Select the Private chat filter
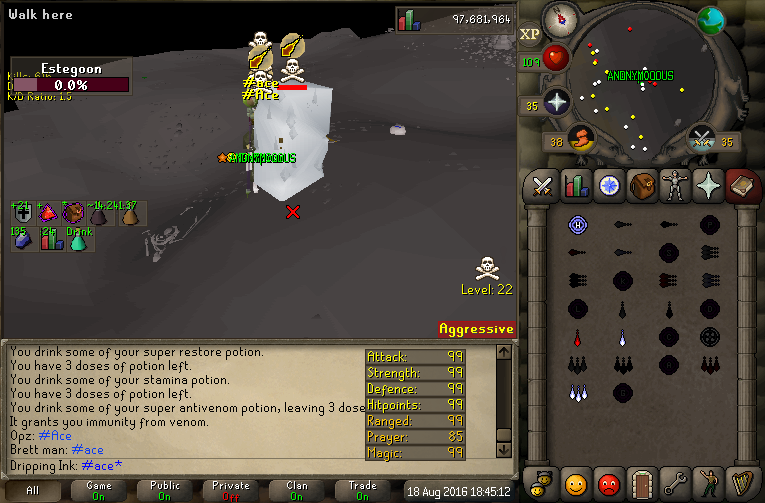Image resolution: width=765 pixels, height=503 pixels. click(x=231, y=490)
